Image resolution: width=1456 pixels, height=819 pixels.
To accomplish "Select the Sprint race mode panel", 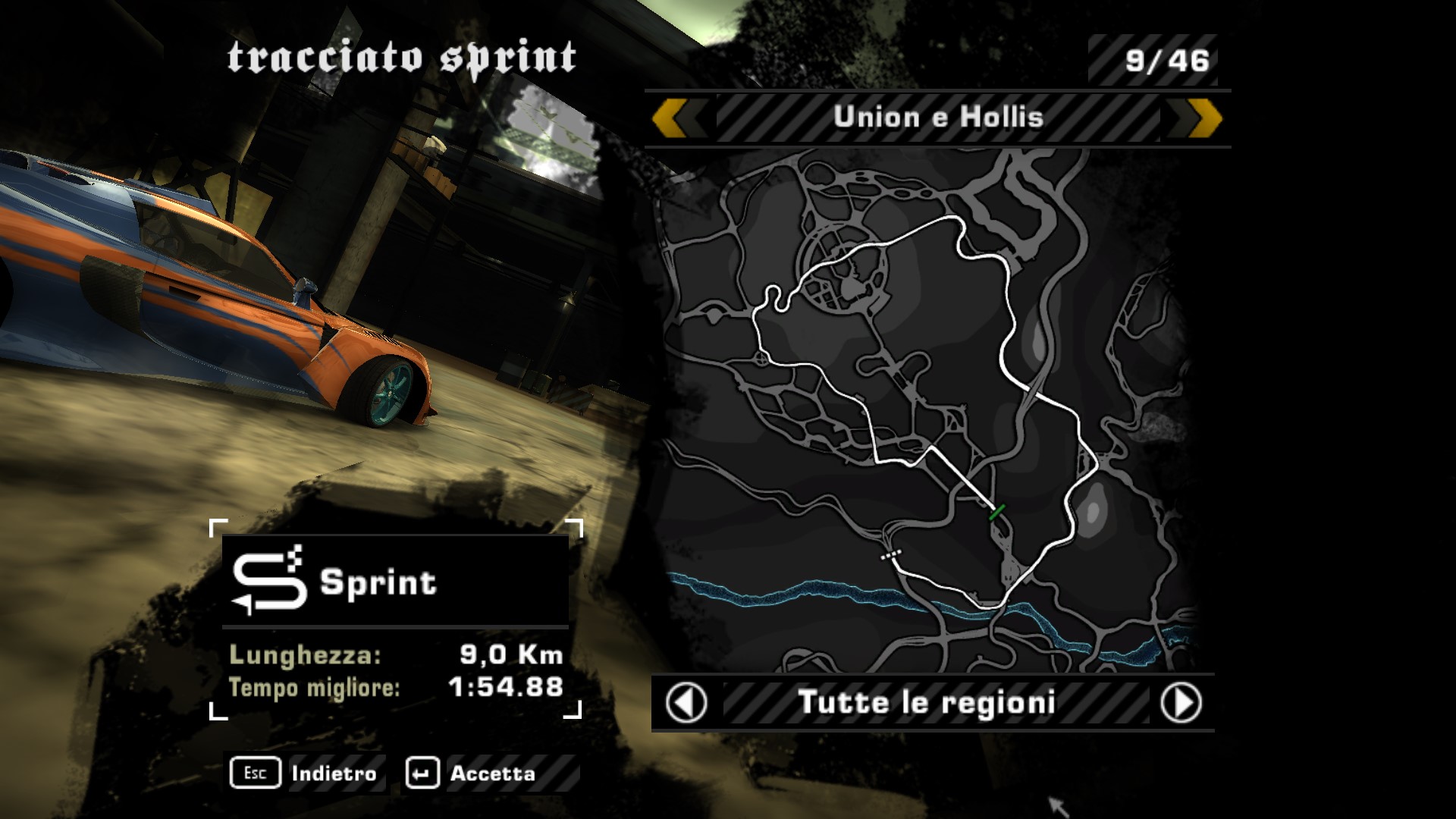I will (x=395, y=582).
